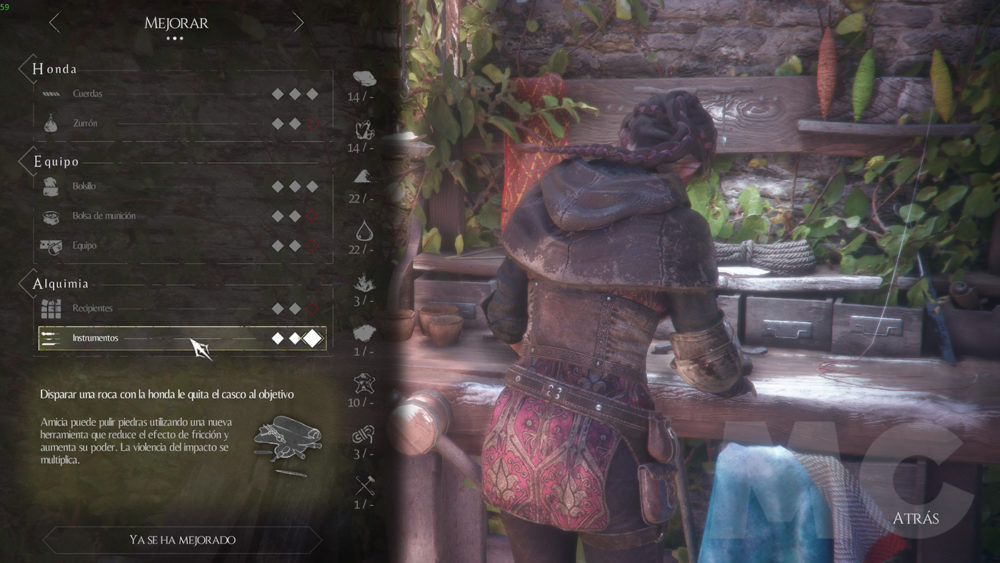Click the Ya se ha mejorado button
The width and height of the screenshot is (1000, 563).
(x=182, y=540)
